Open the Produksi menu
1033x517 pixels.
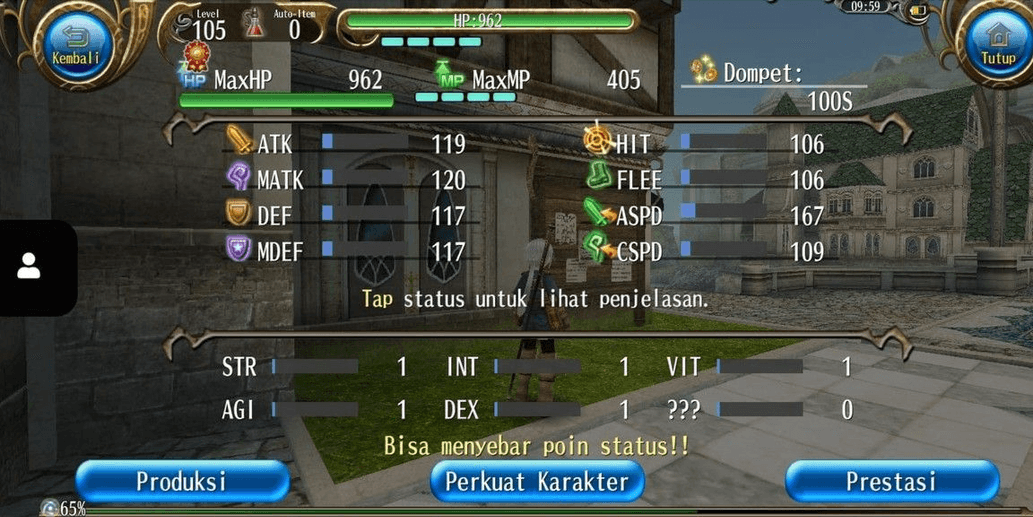click(x=182, y=481)
